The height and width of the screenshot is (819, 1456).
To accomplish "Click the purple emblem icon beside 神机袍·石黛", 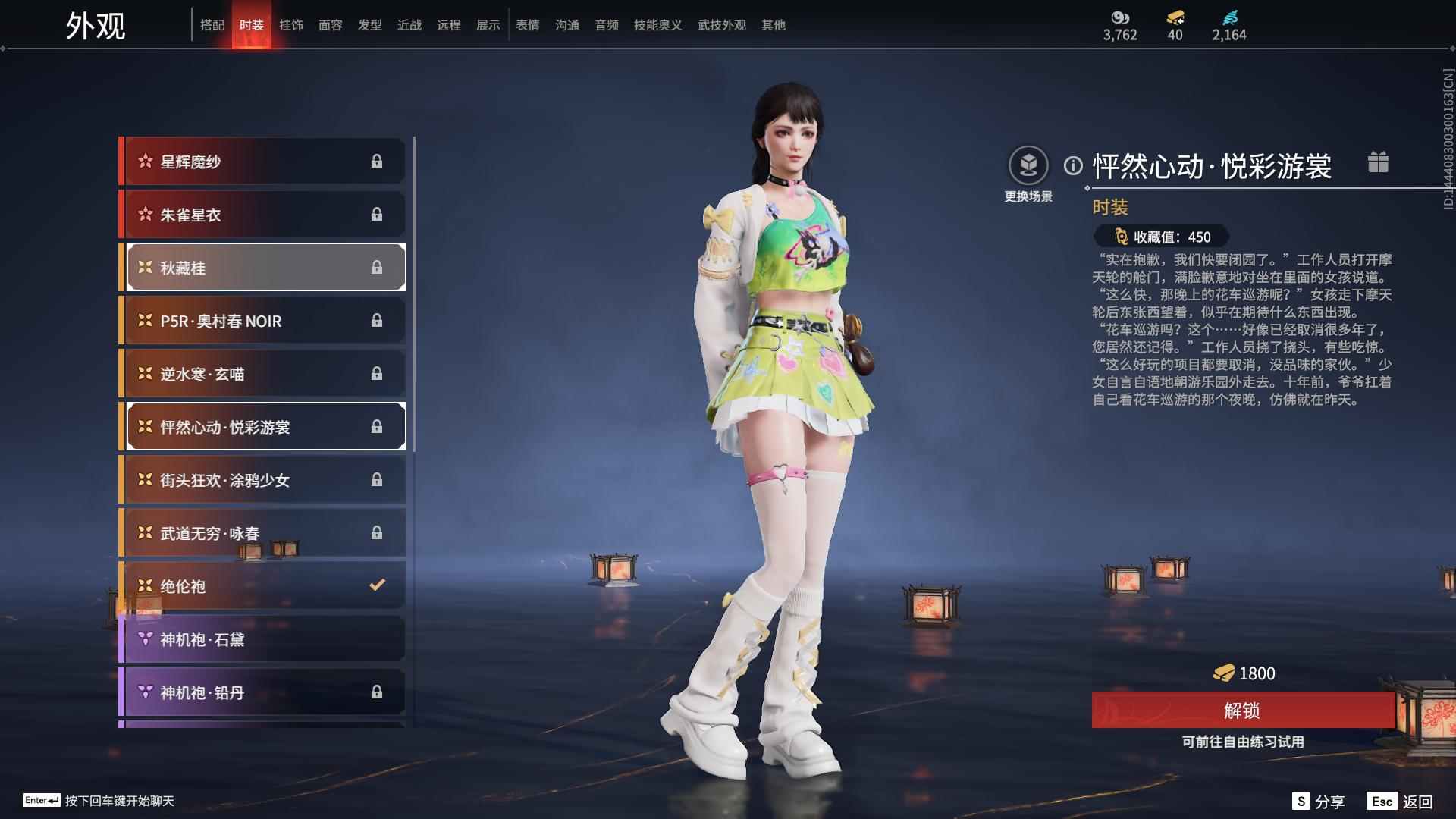I will (143, 639).
